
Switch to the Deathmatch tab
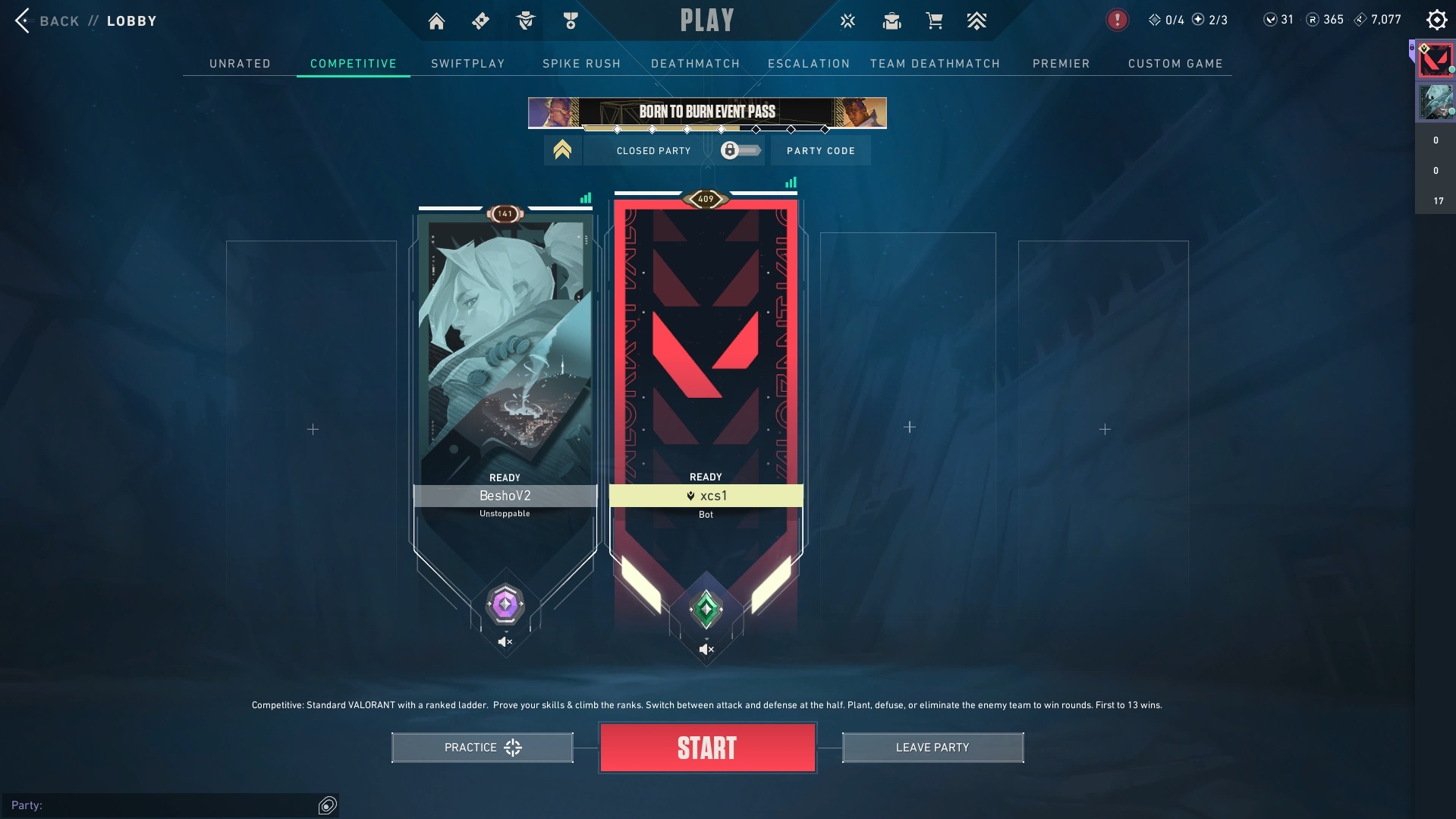tap(695, 64)
